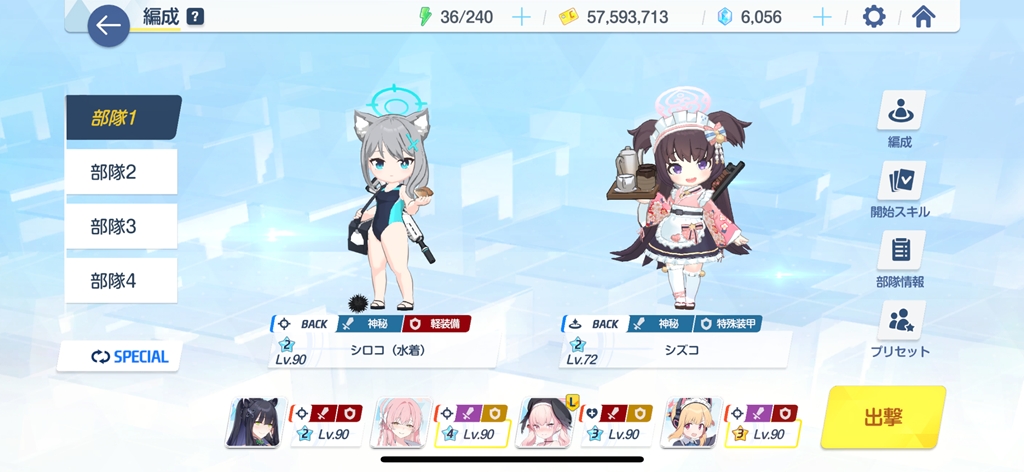1024x472 pixels.
Task: Choose the pink-haired striker portrait
Action: click(400, 423)
